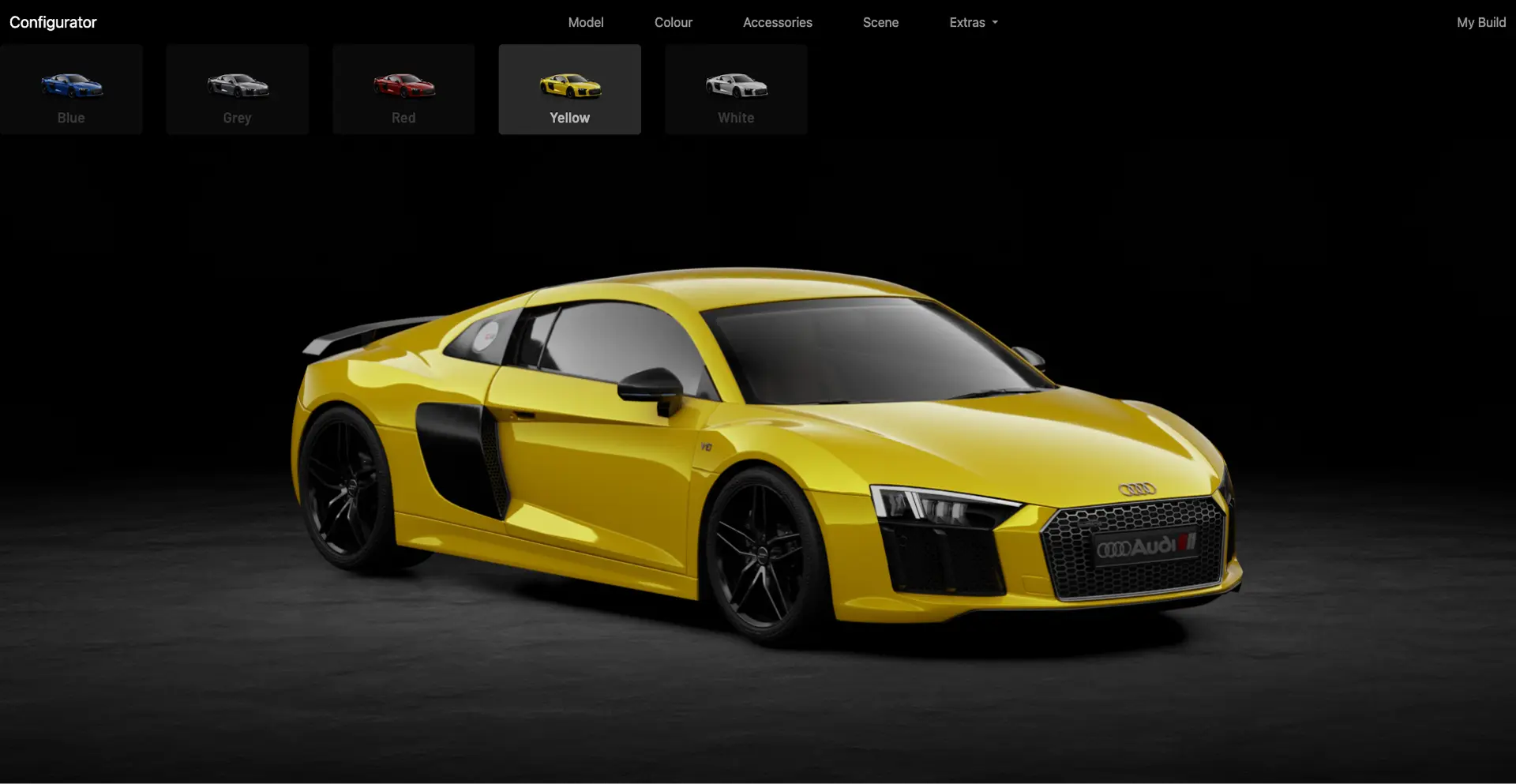Click the Configurator title
1516x784 pixels.
point(52,22)
